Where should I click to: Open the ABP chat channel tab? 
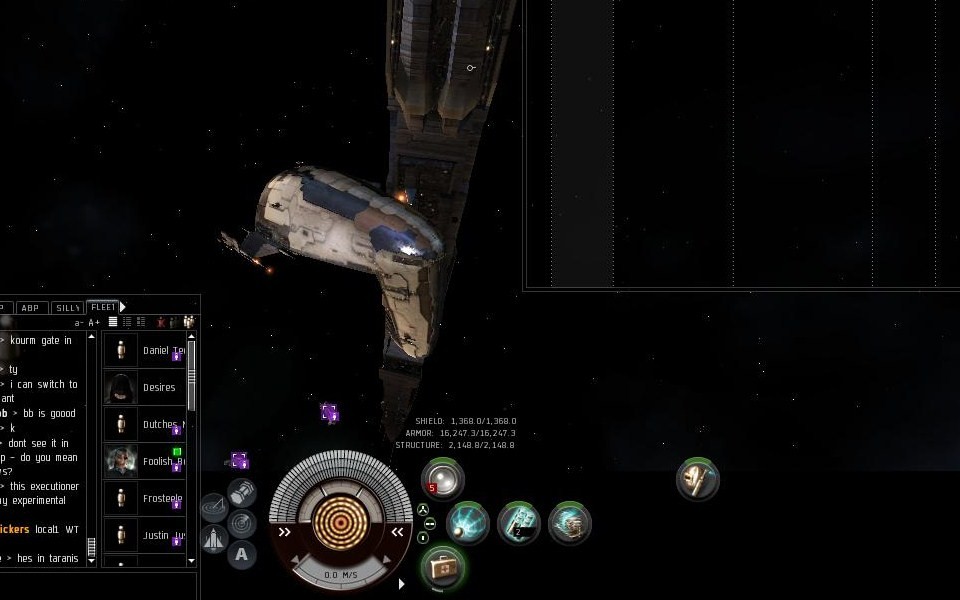coord(31,307)
